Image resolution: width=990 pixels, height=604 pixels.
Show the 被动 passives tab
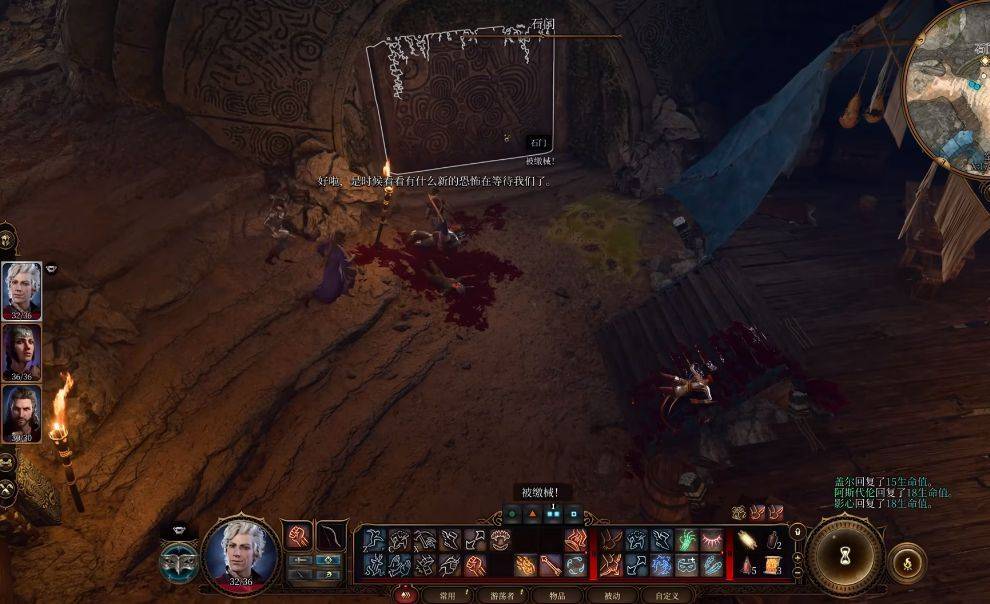click(612, 596)
